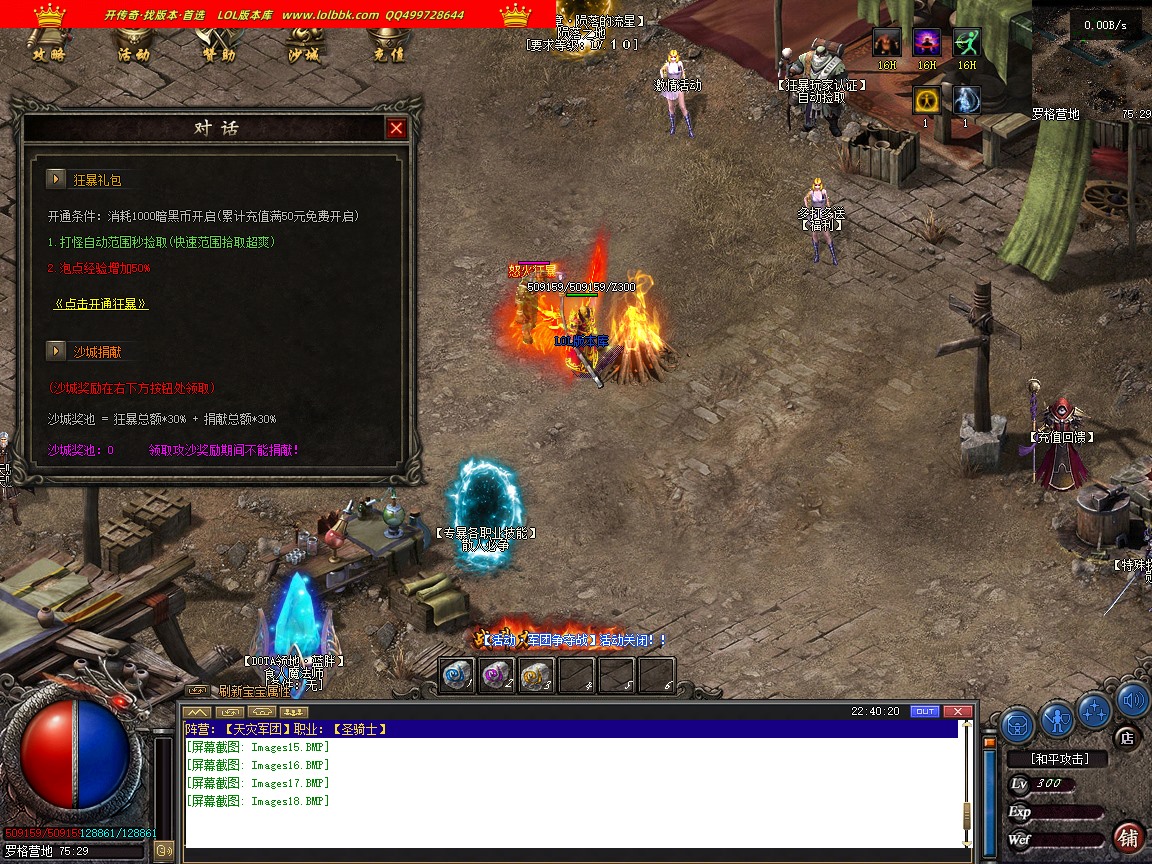Open the character equipment sheet icon
The height and width of the screenshot is (864, 1152).
(1057, 717)
